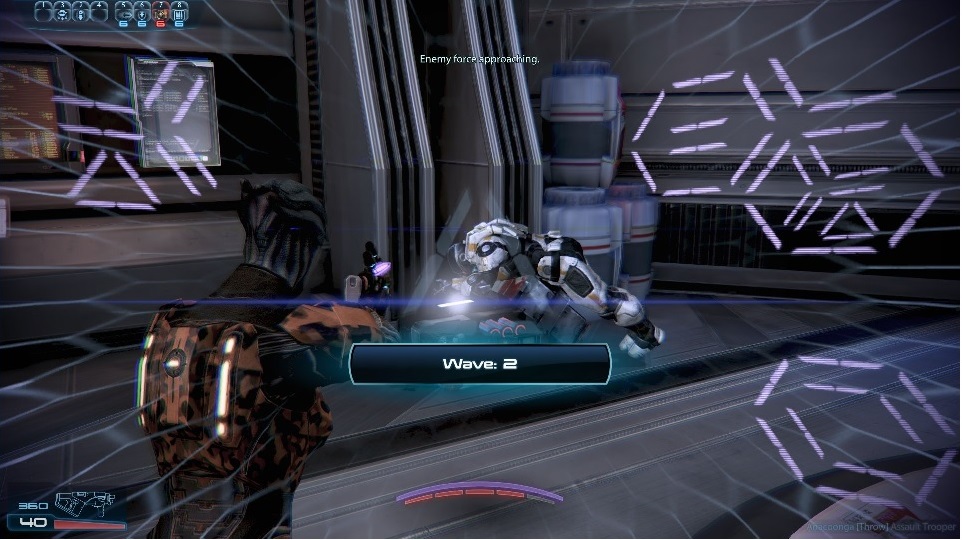Use the consumable in slot 6

point(142,13)
